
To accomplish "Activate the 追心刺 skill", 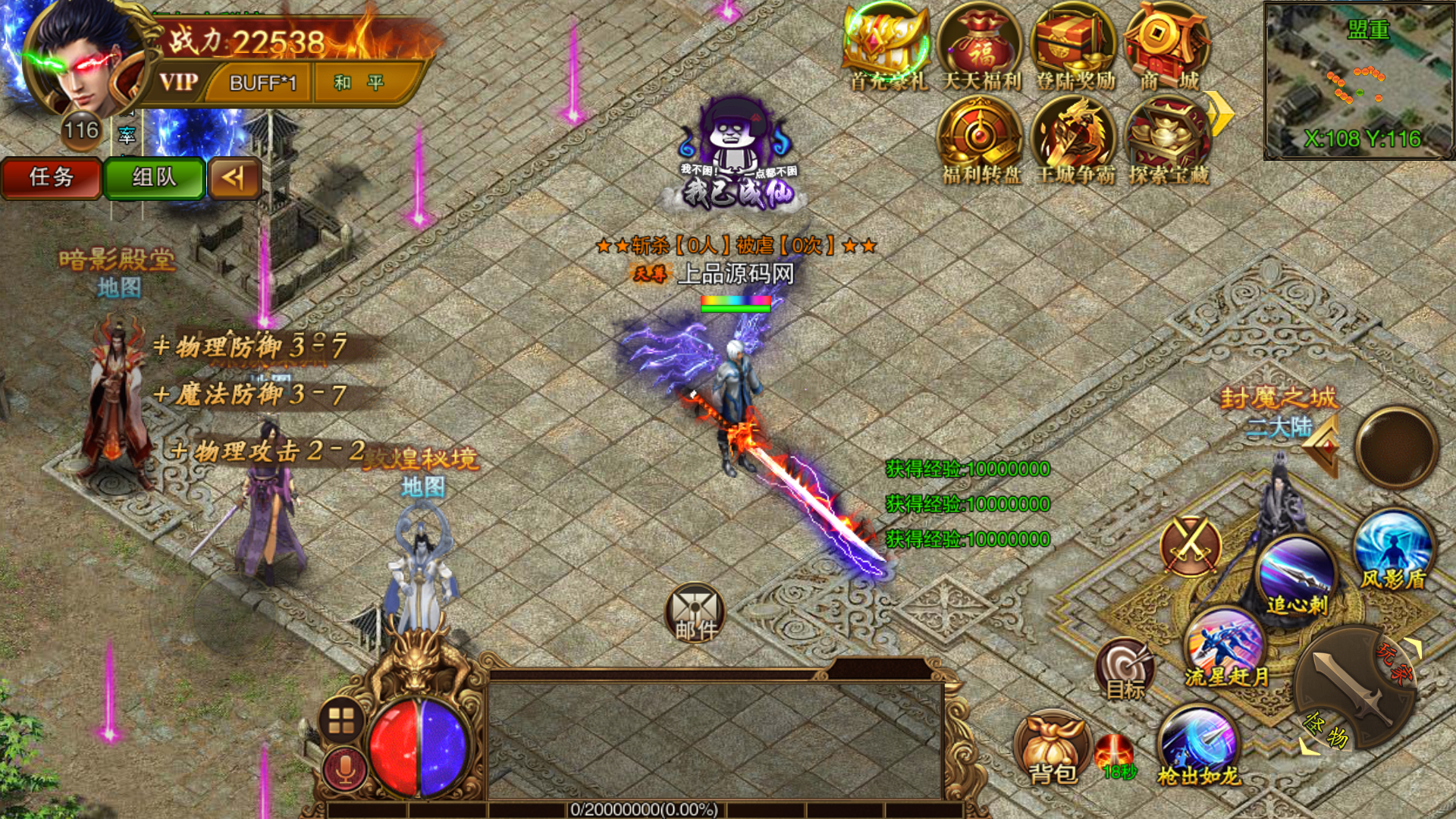I will click(x=1298, y=575).
